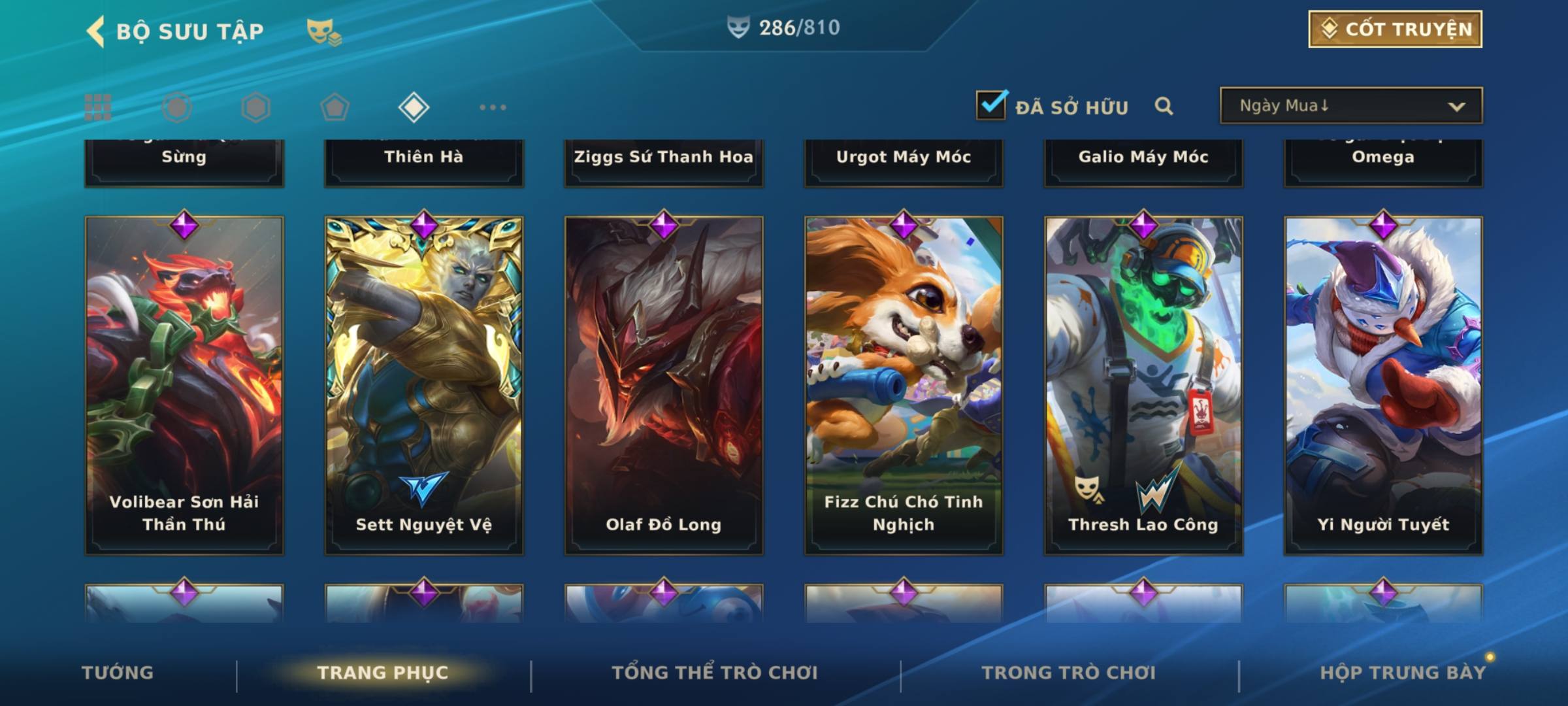Go to the Hộp Trưng Bày tab
The image size is (1568, 706).
click(x=1403, y=673)
